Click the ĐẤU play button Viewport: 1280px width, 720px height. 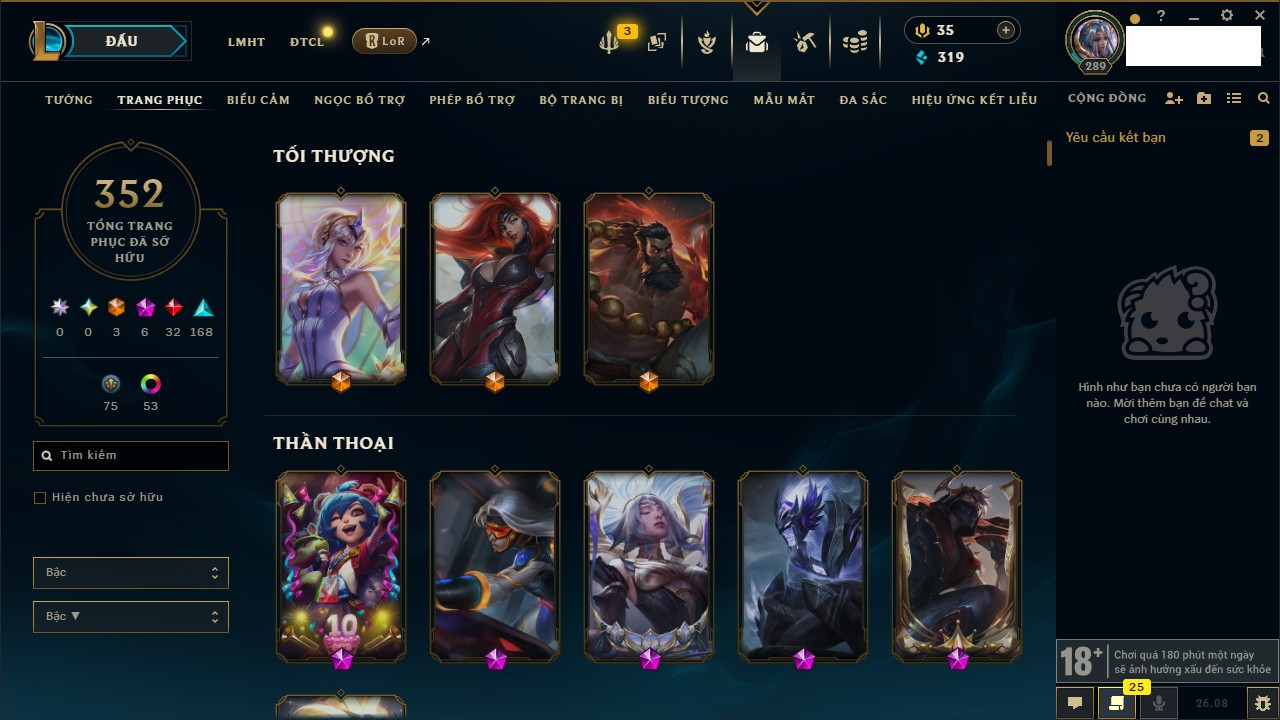tap(122, 41)
